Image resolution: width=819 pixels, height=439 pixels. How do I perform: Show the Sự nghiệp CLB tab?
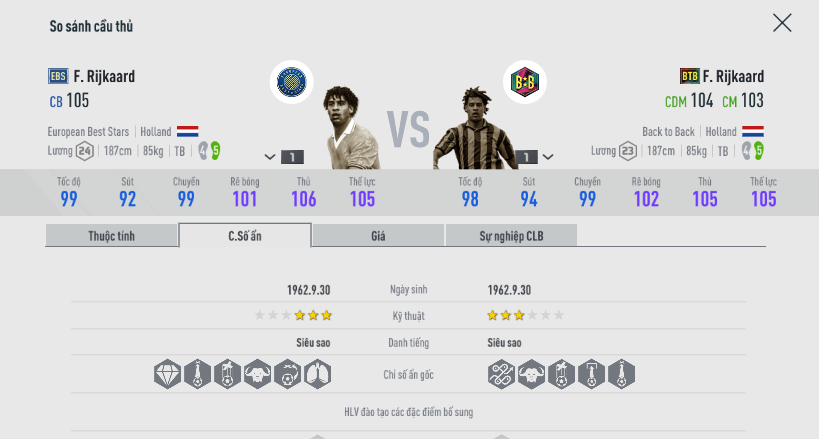click(x=511, y=236)
